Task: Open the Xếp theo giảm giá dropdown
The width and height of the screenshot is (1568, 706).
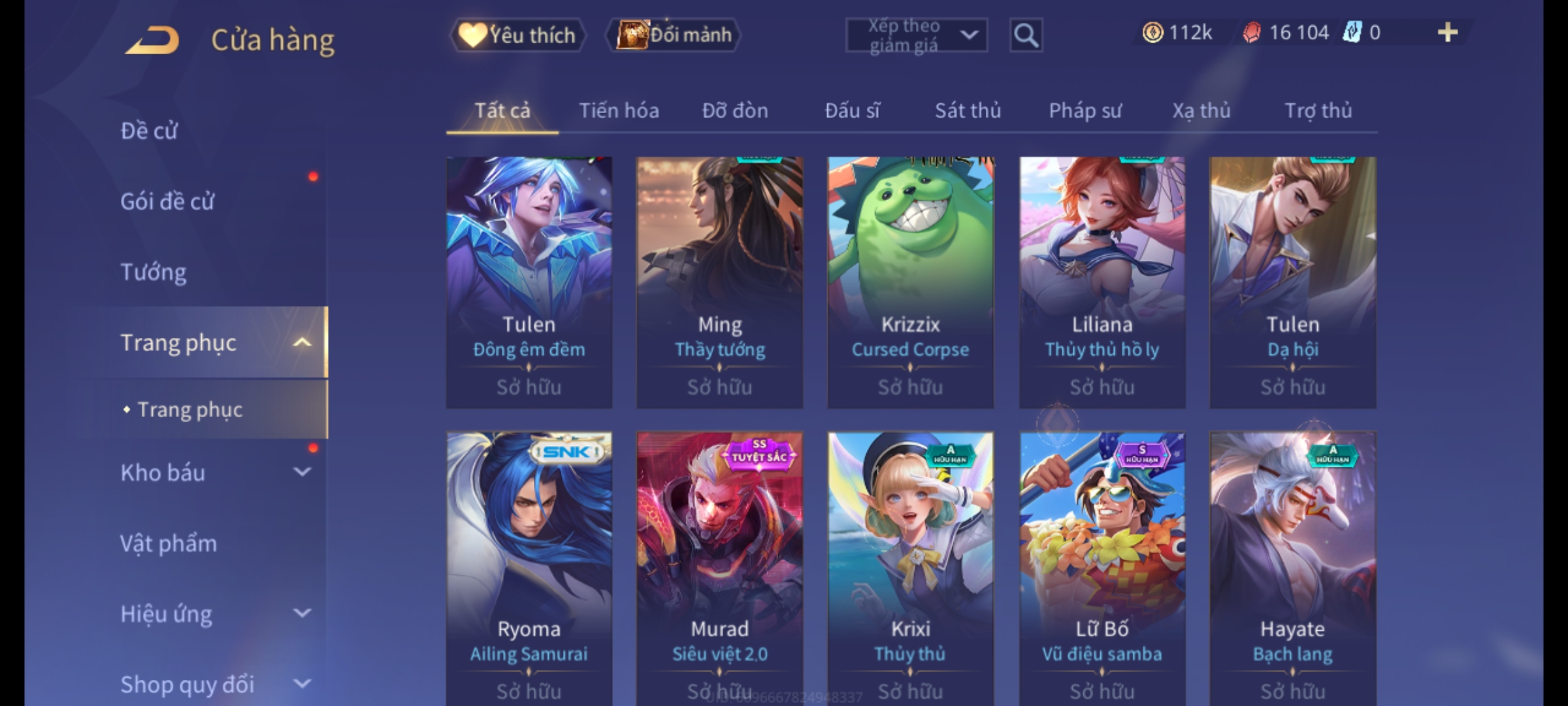Action: tap(916, 35)
